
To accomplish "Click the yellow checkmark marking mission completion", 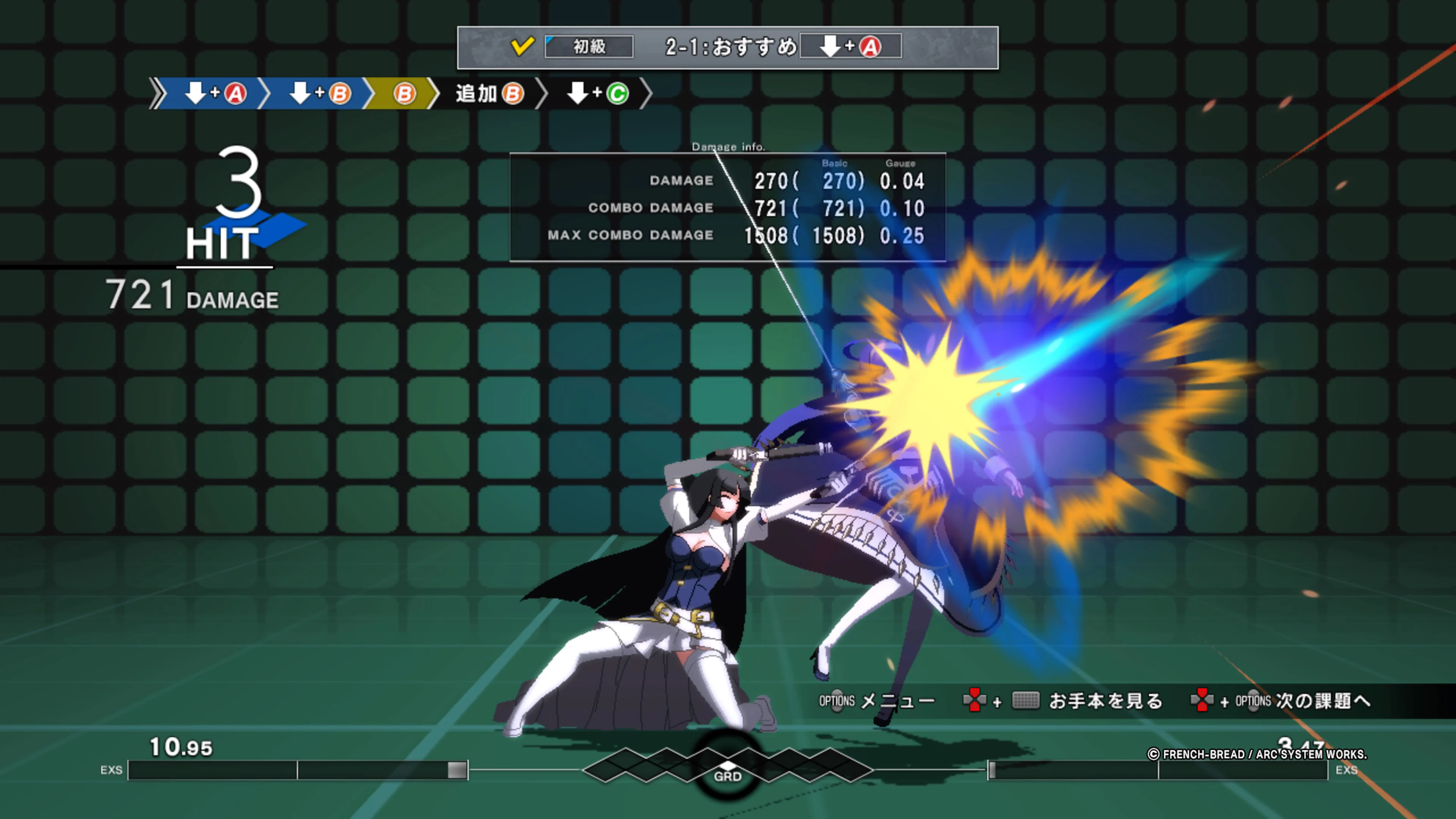I will [523, 47].
